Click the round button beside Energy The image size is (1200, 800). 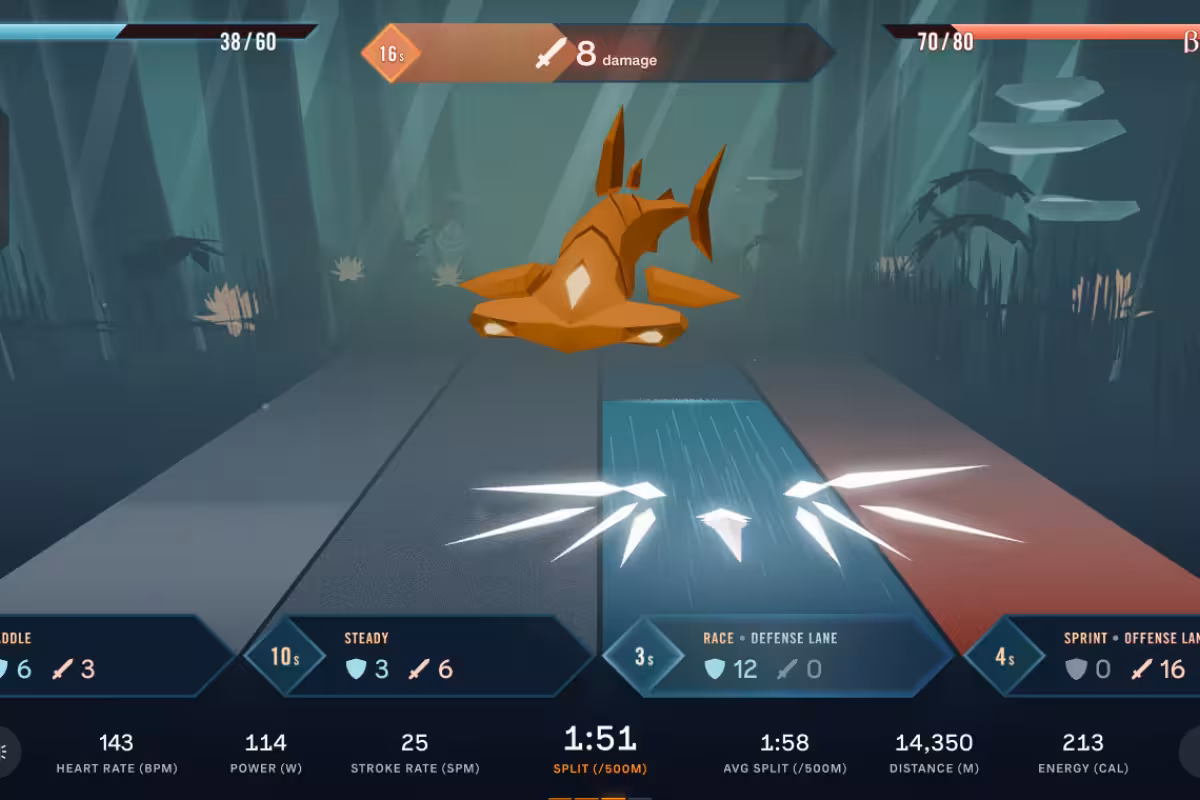coord(1190,752)
